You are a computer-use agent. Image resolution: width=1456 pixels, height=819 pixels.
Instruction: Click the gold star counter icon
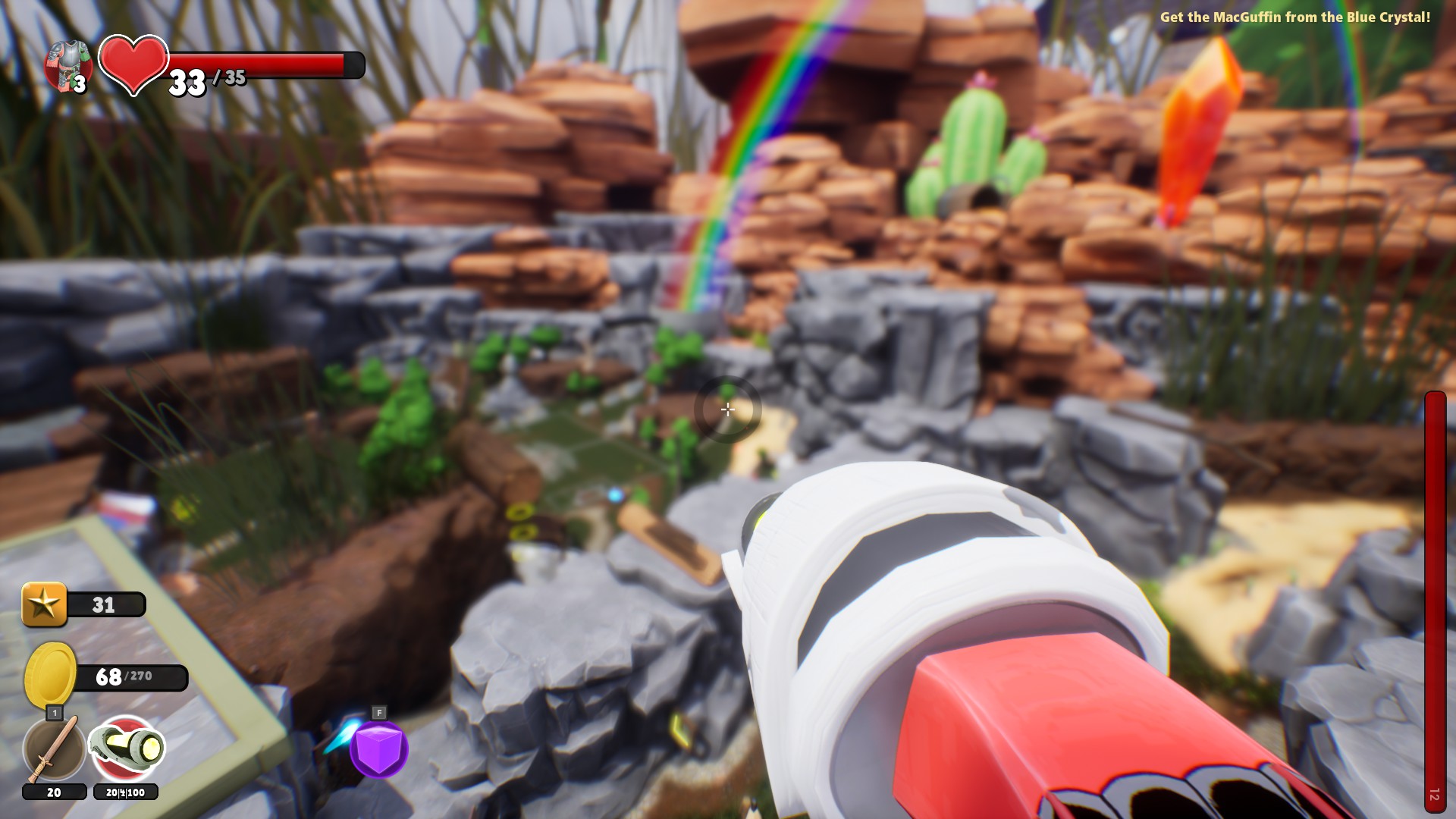44,604
